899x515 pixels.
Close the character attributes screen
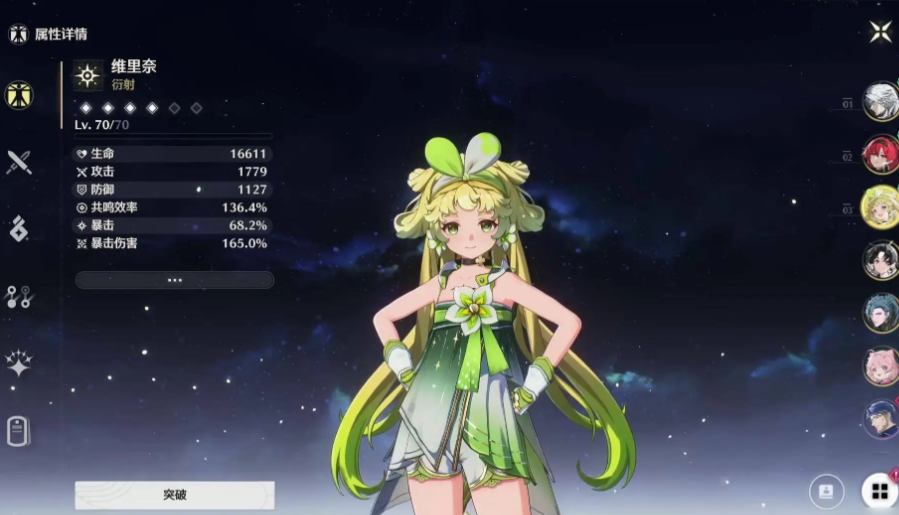coord(880,32)
